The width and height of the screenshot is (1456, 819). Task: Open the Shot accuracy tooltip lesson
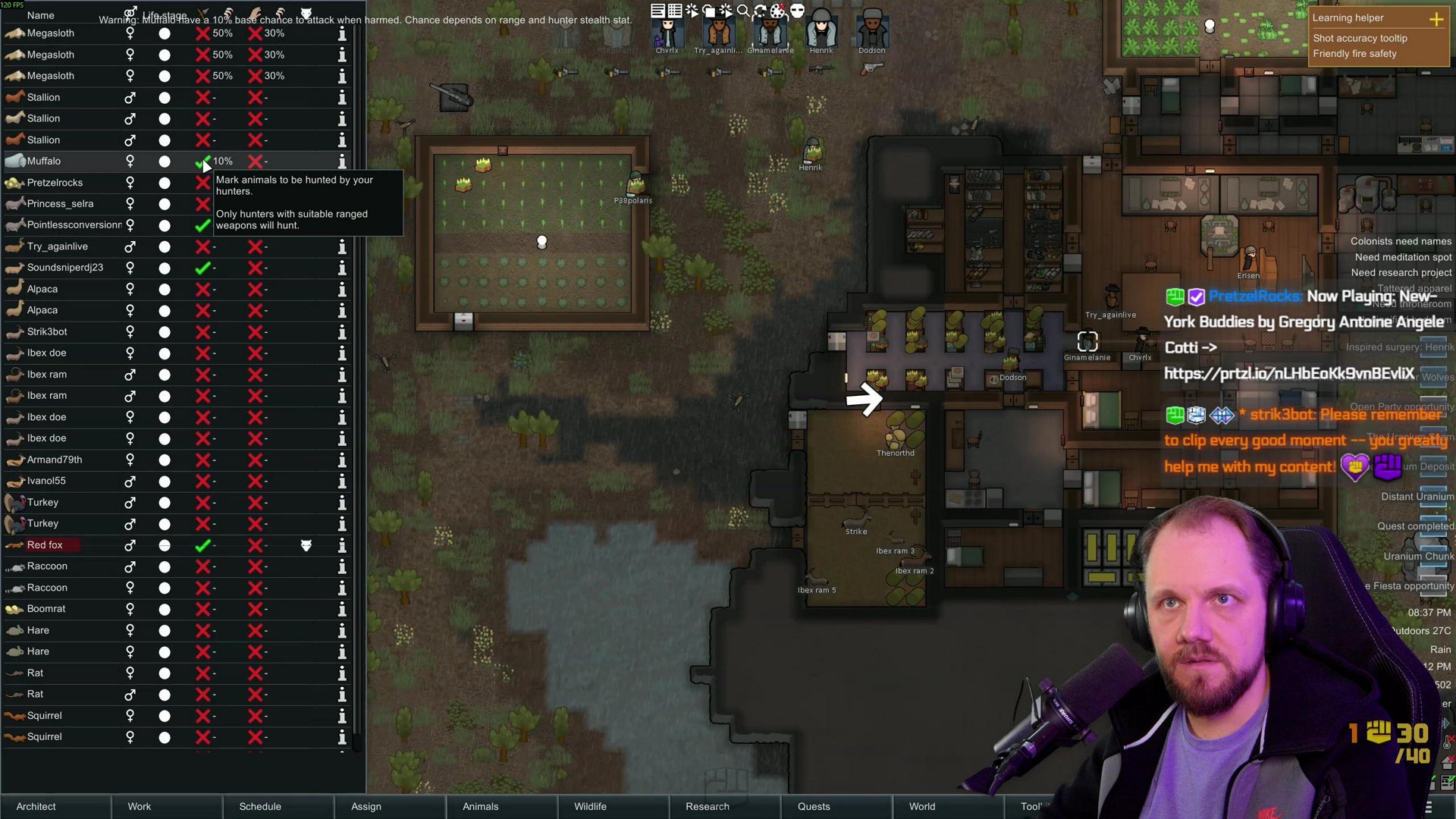[1360, 38]
